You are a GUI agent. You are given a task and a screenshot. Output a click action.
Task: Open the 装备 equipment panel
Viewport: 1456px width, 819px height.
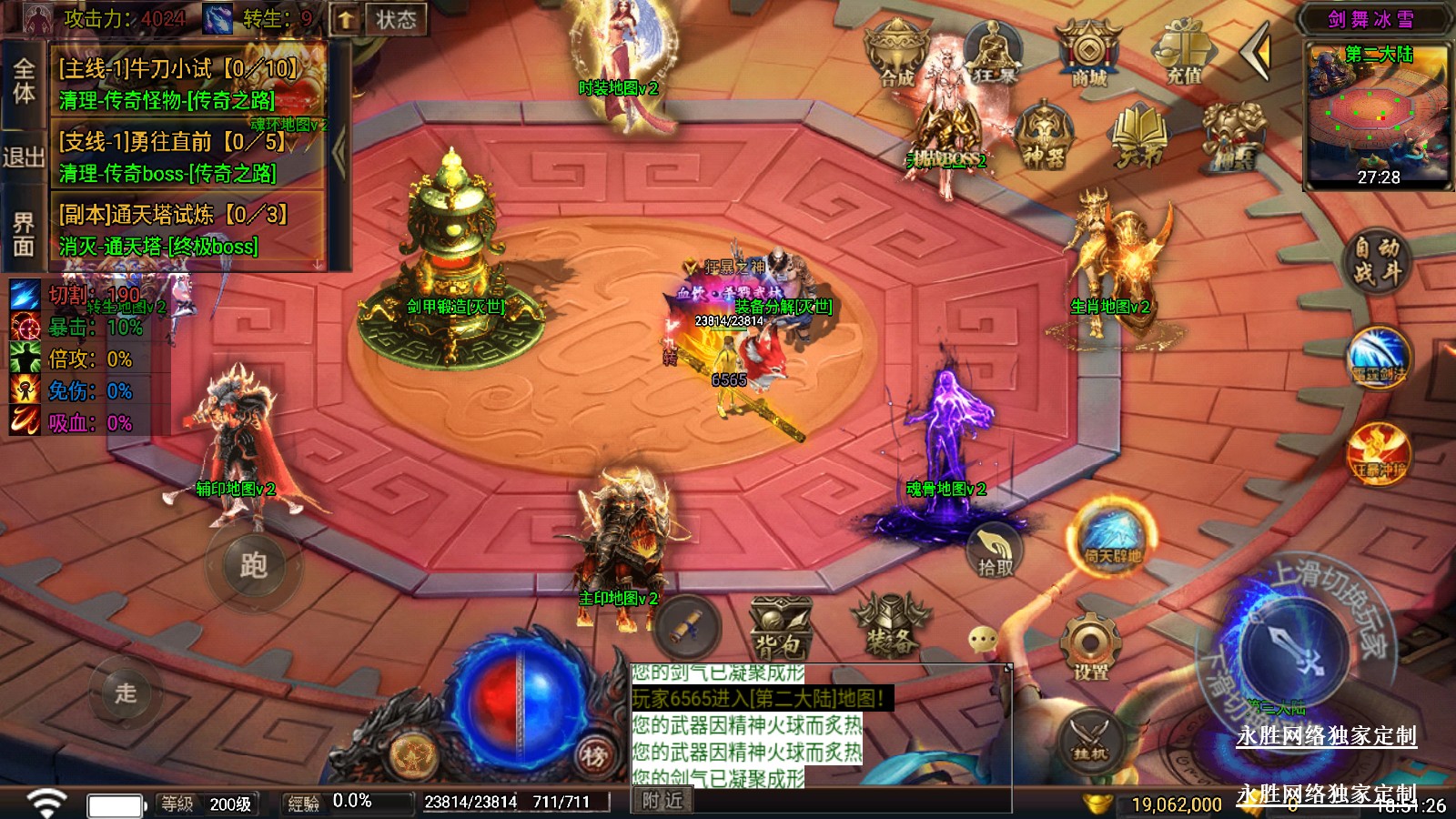coord(889,627)
